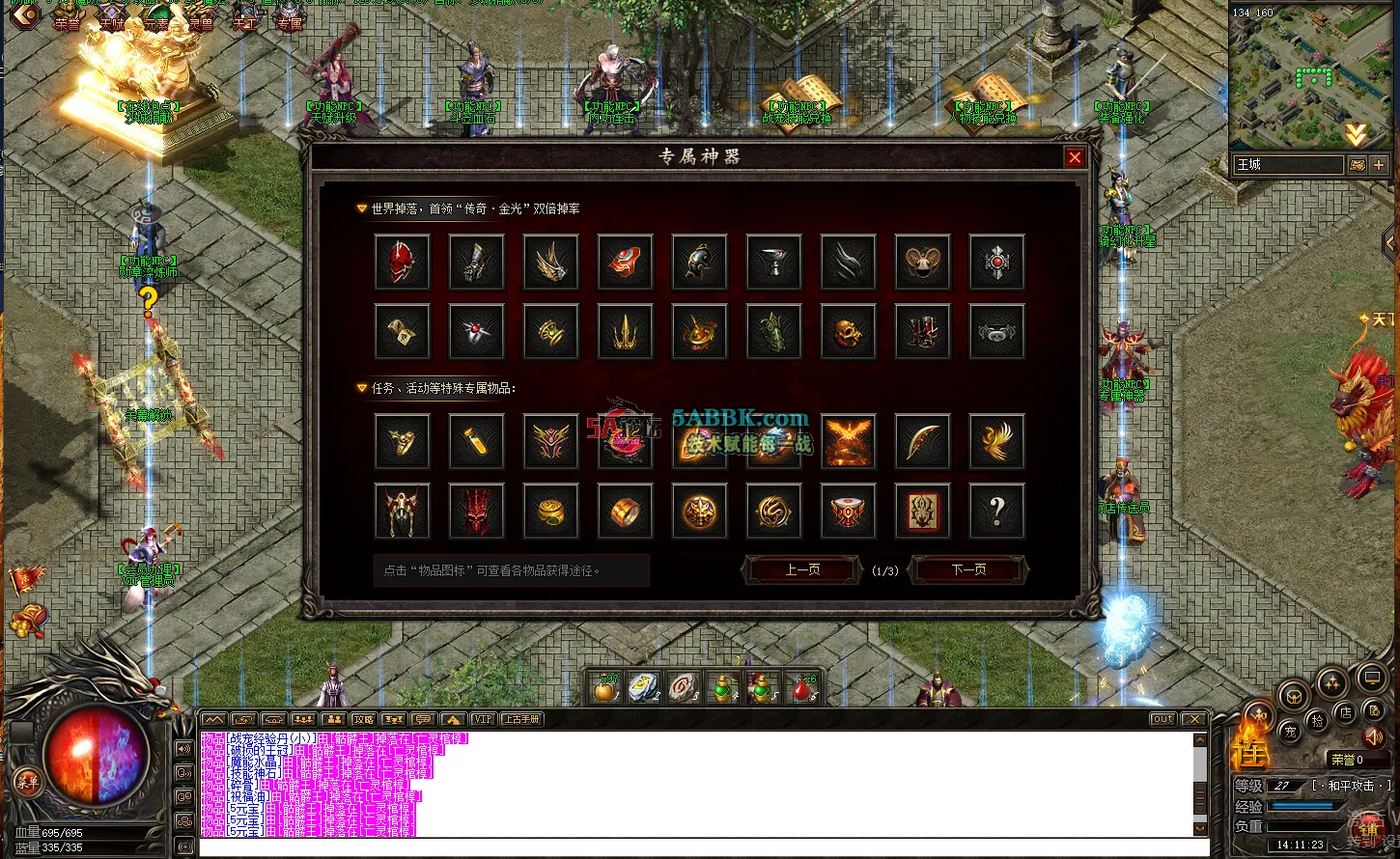Toggle the chat pop-out with the out button
The image size is (1400, 859).
click(x=1162, y=718)
